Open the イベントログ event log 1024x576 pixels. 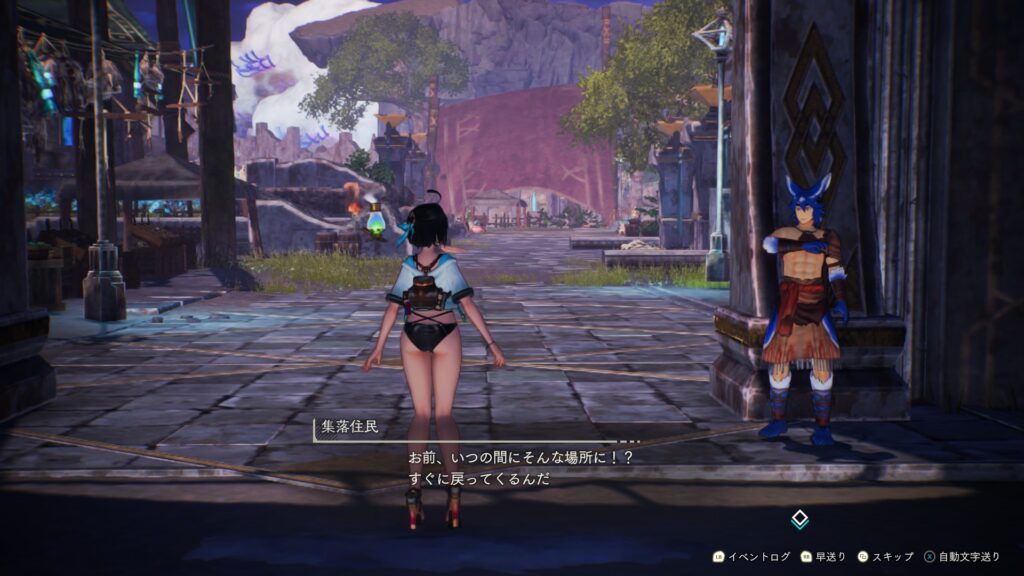coord(751,556)
